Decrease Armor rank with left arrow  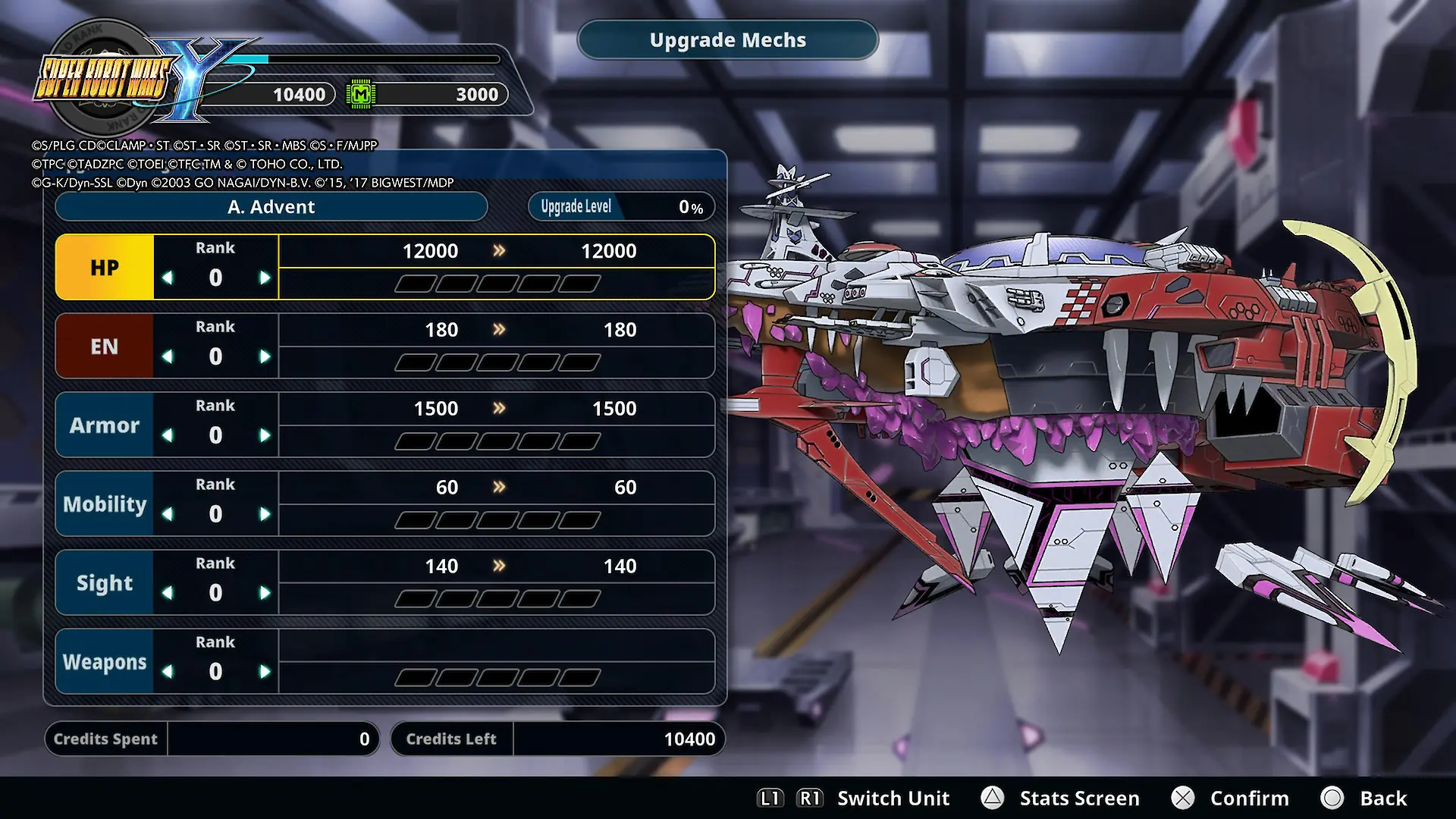(x=168, y=436)
